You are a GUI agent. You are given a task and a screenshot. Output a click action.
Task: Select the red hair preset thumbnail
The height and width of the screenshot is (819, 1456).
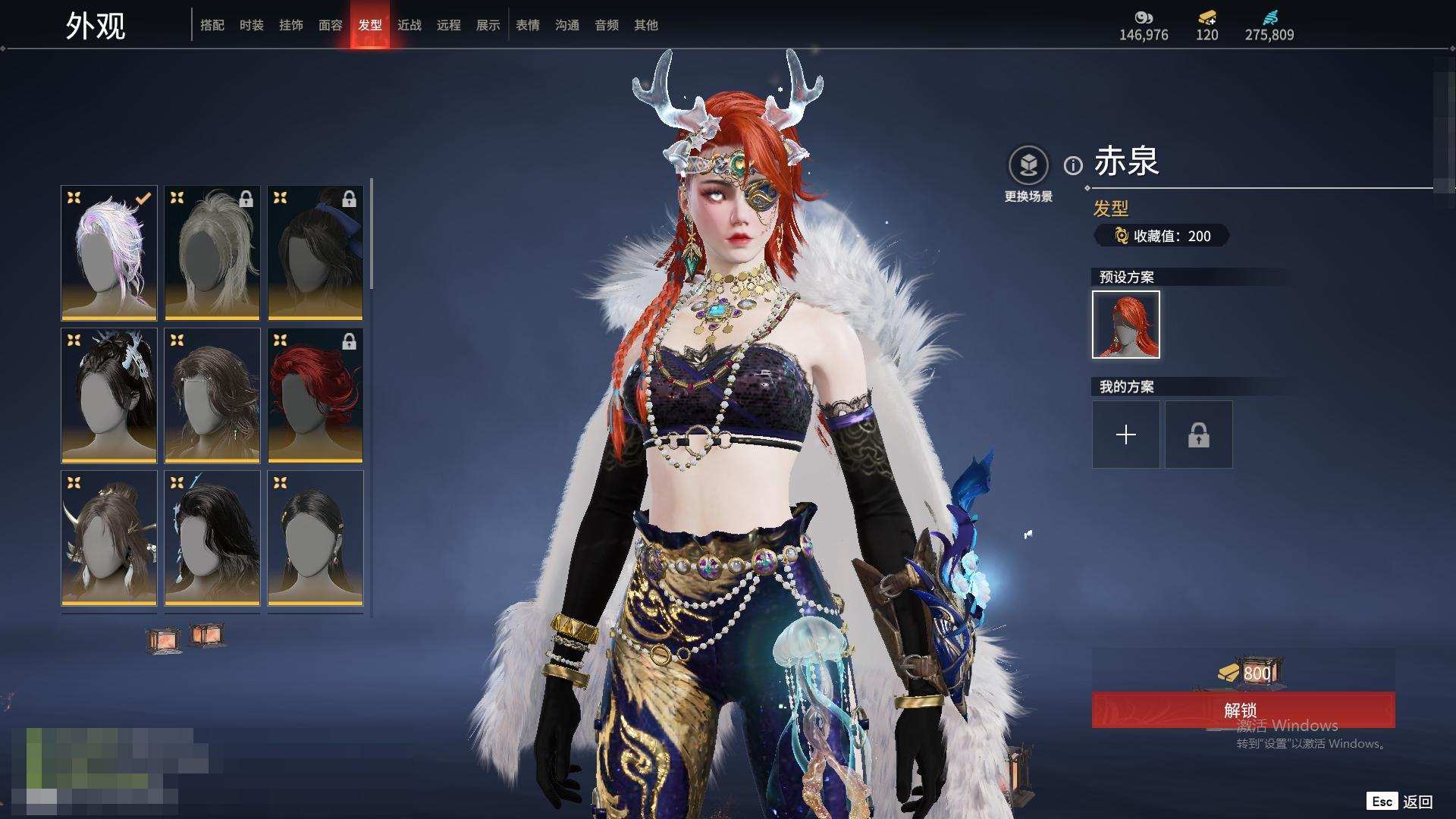1126,325
